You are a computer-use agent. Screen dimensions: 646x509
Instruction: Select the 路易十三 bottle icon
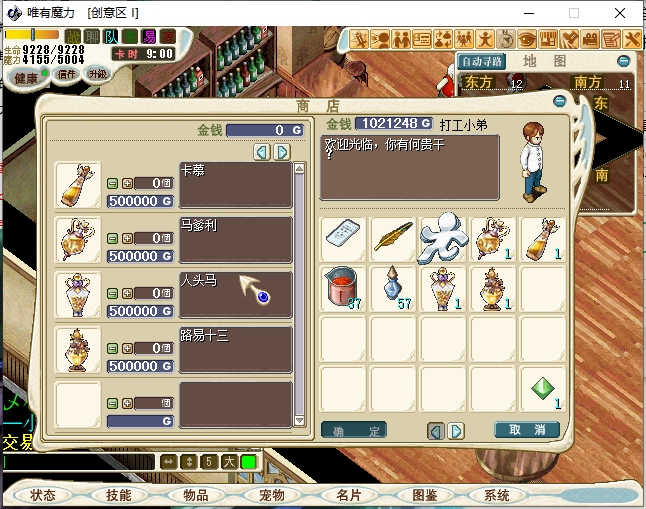click(78, 350)
